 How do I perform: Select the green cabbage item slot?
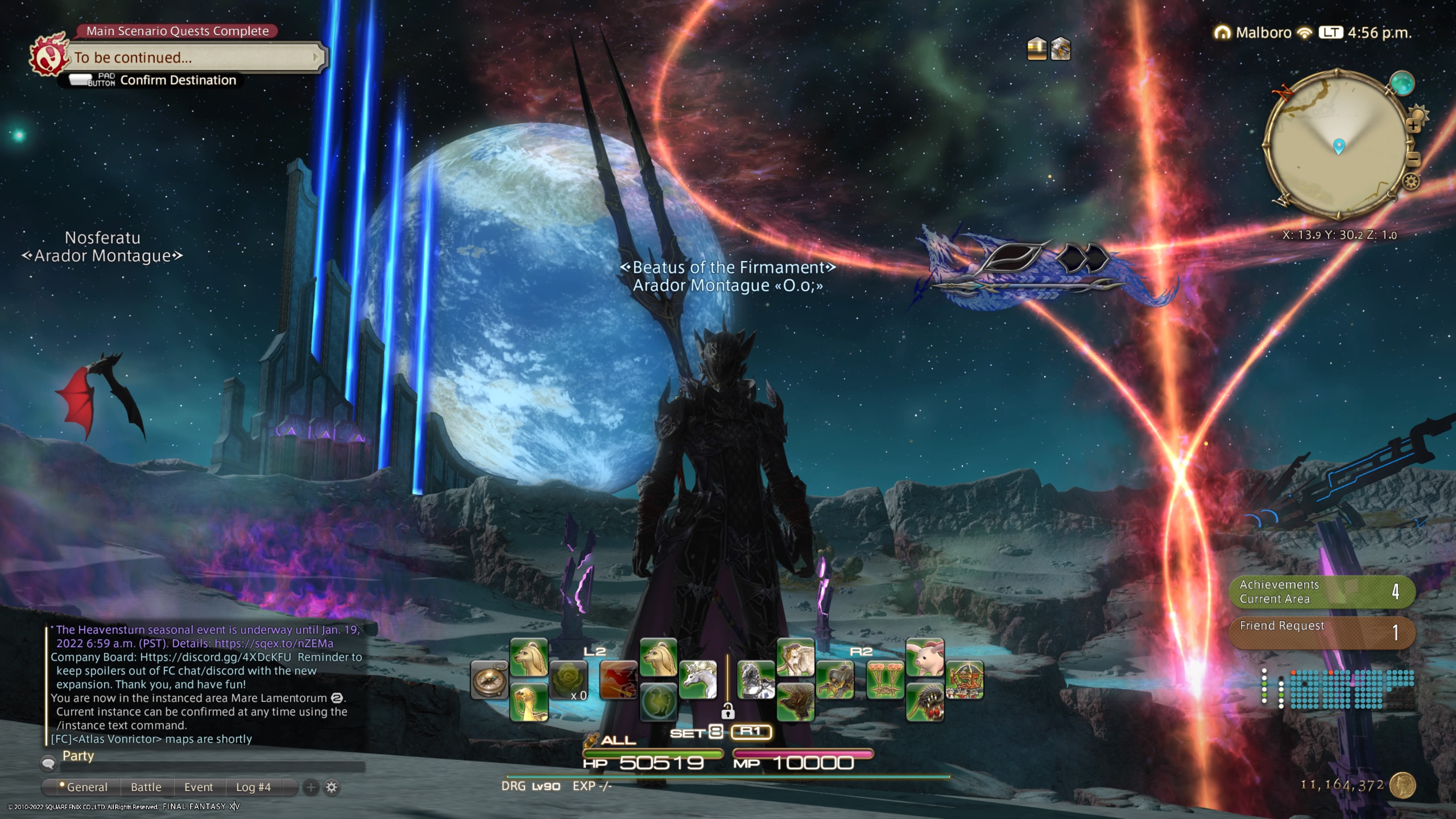[x=569, y=680]
